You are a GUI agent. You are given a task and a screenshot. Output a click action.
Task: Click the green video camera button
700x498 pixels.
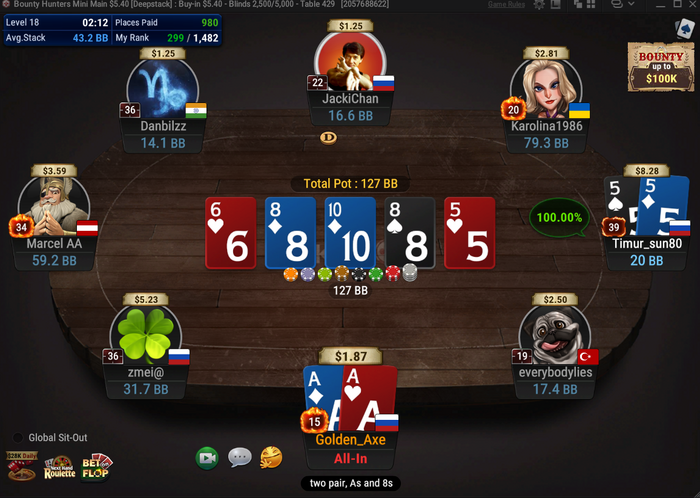point(207,457)
